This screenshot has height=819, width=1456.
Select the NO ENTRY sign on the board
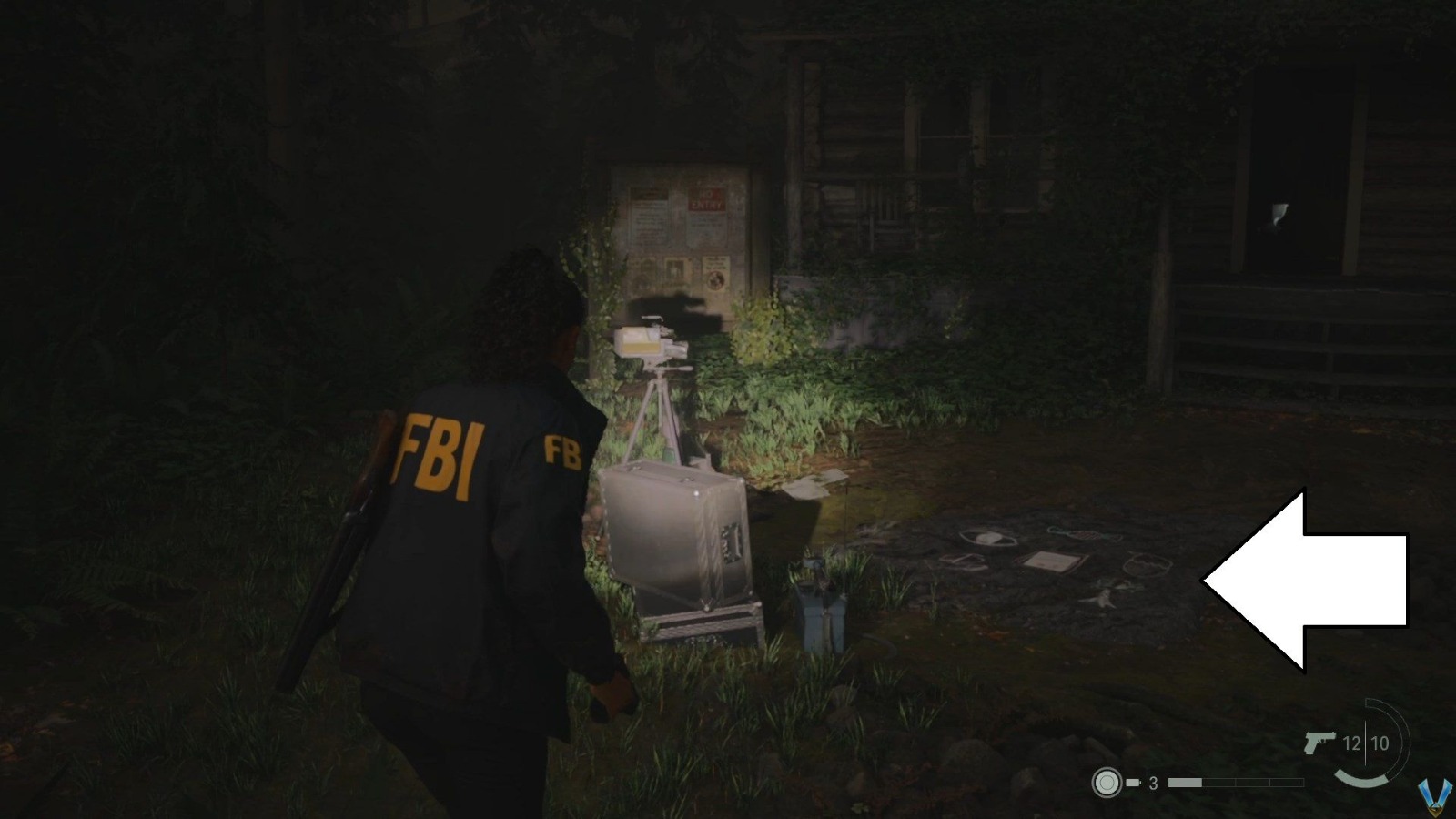[x=708, y=198]
